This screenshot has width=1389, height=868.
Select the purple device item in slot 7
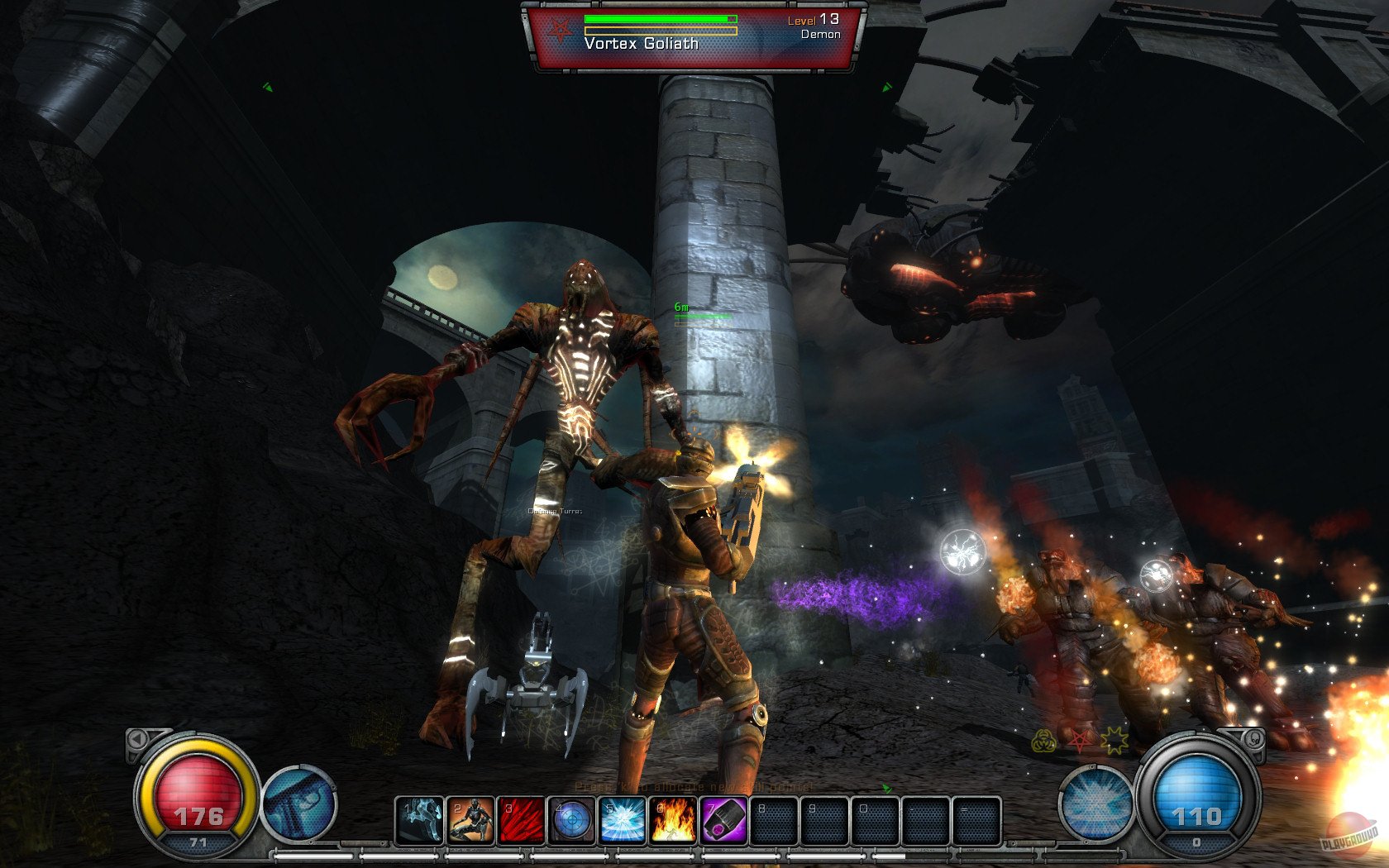tap(724, 820)
